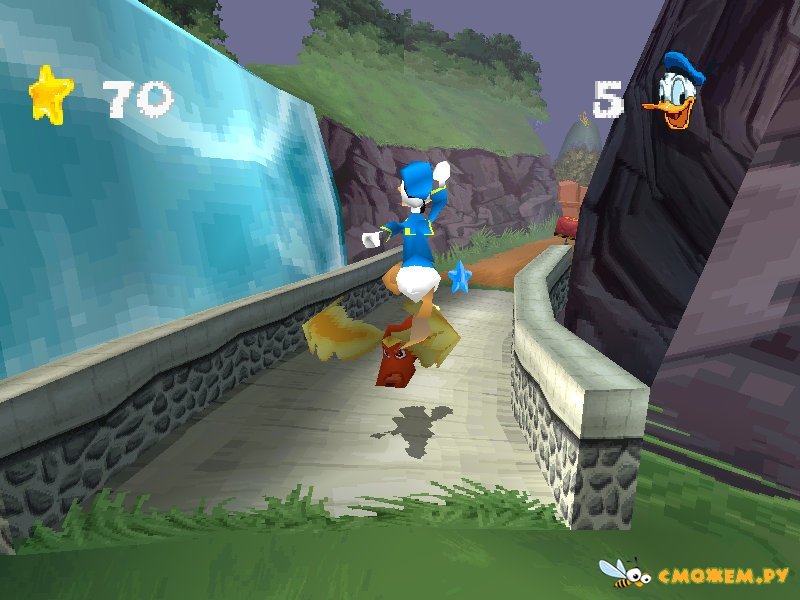
Task: Select the Donald Duck lives portrait
Action: point(674,93)
